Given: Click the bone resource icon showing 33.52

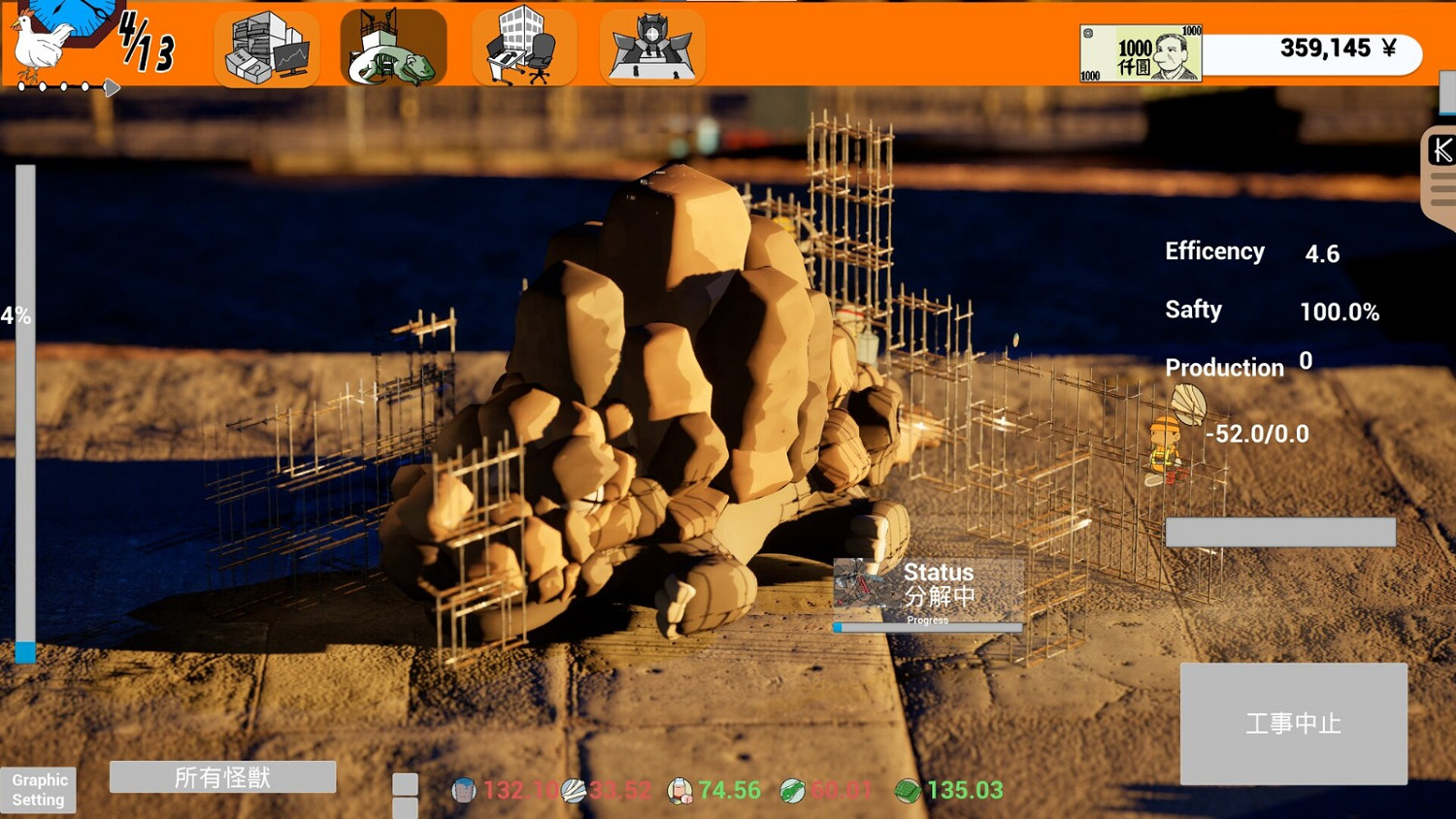Looking at the screenshot, I should coord(575,791).
